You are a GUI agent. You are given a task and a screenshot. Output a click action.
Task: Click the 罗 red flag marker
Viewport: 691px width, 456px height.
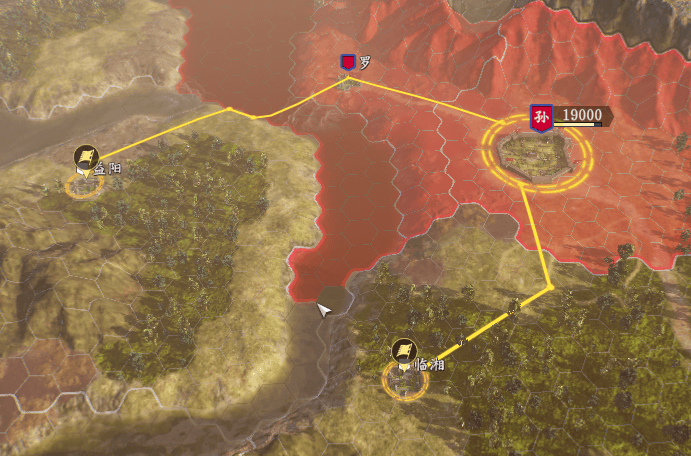tap(347, 64)
